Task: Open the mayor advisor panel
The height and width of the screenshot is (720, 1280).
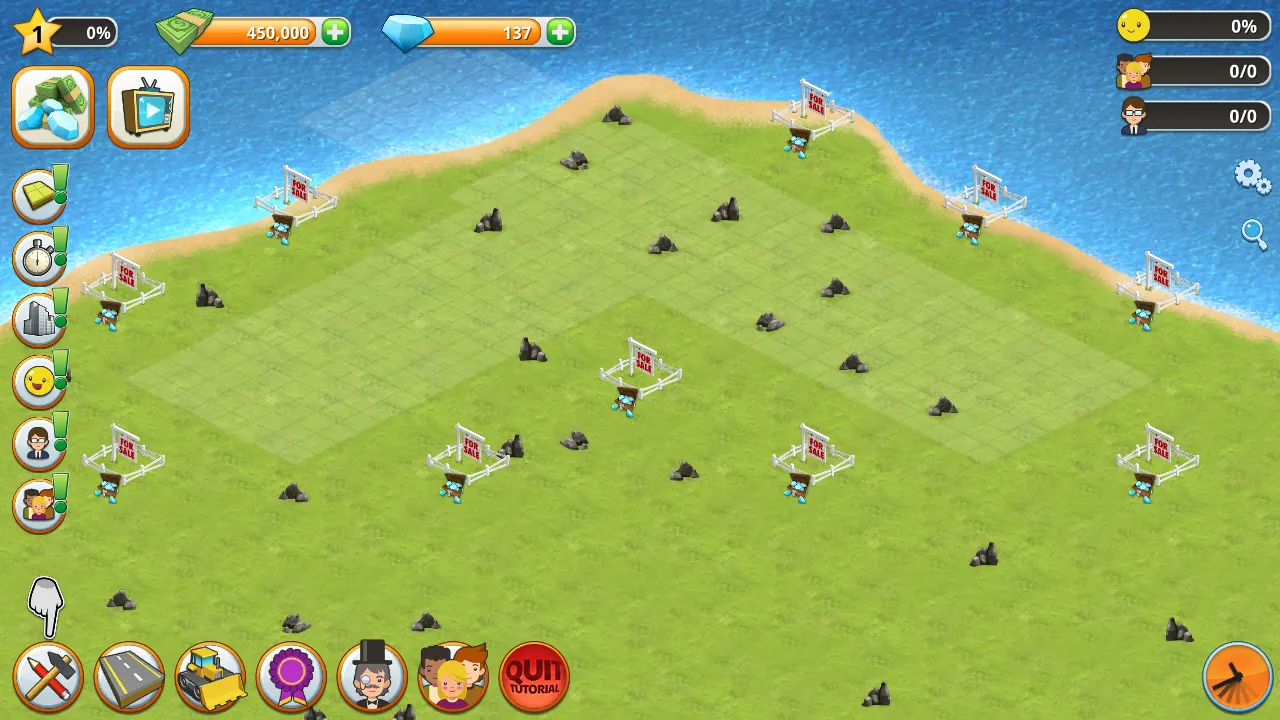Action: pos(372,677)
